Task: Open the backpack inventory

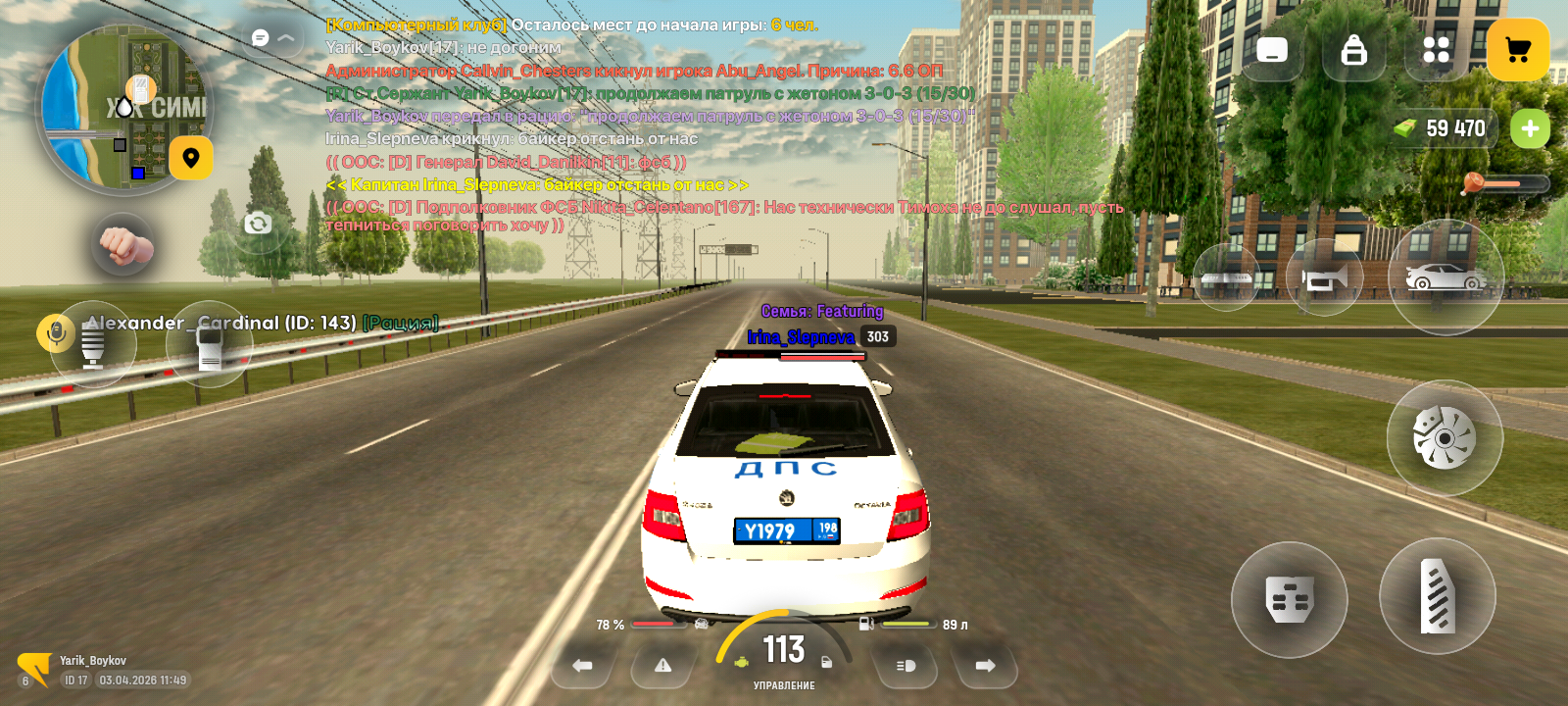Action: (1353, 50)
